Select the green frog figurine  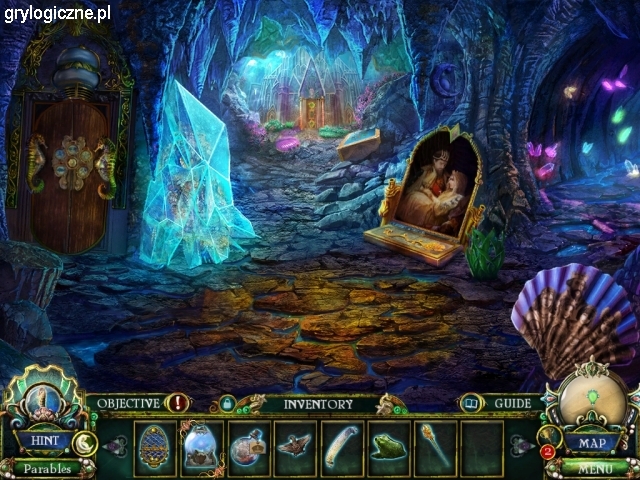pyautogui.click(x=389, y=446)
